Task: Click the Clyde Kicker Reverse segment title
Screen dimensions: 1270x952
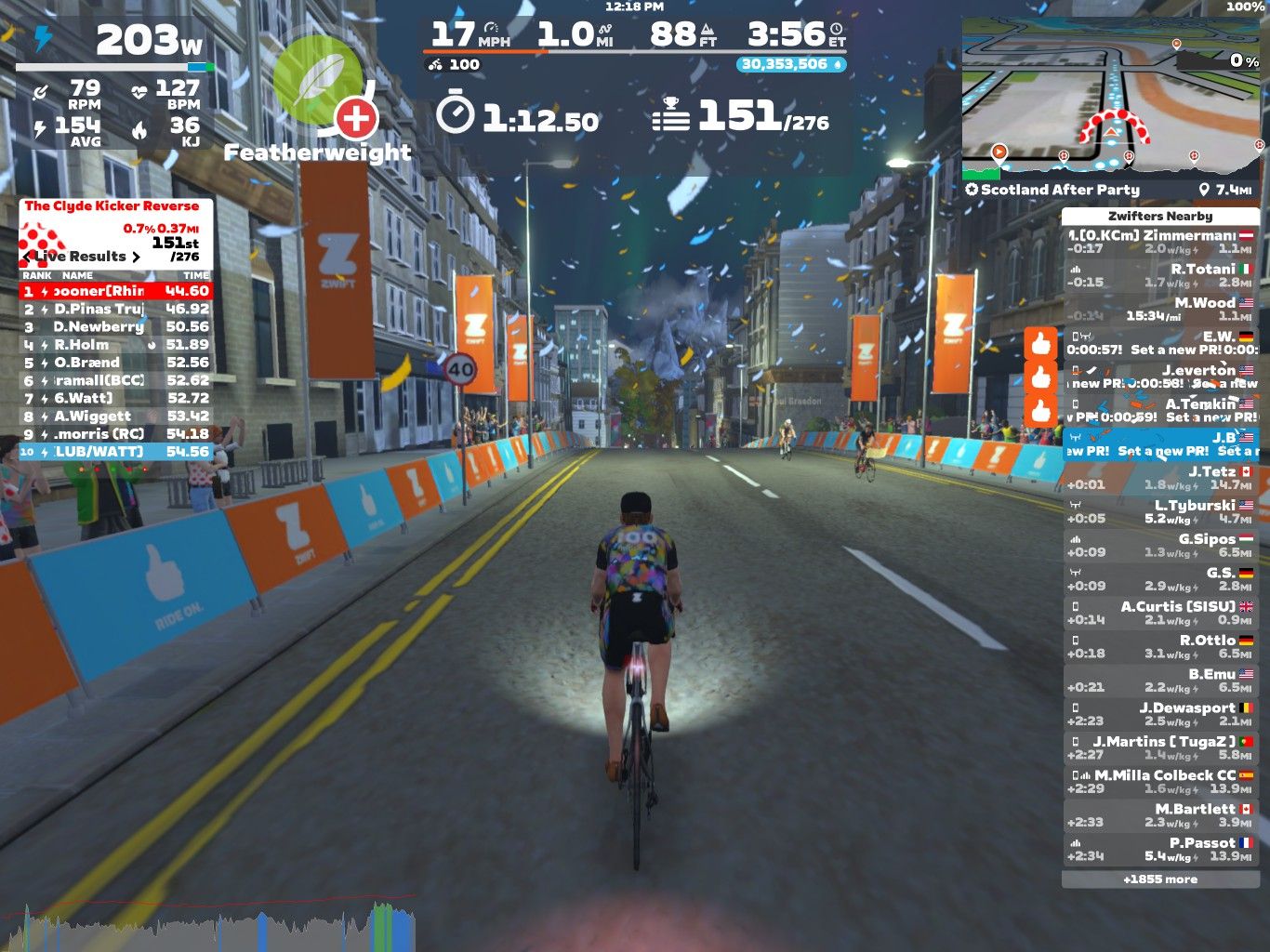Action: pyautogui.click(x=112, y=206)
